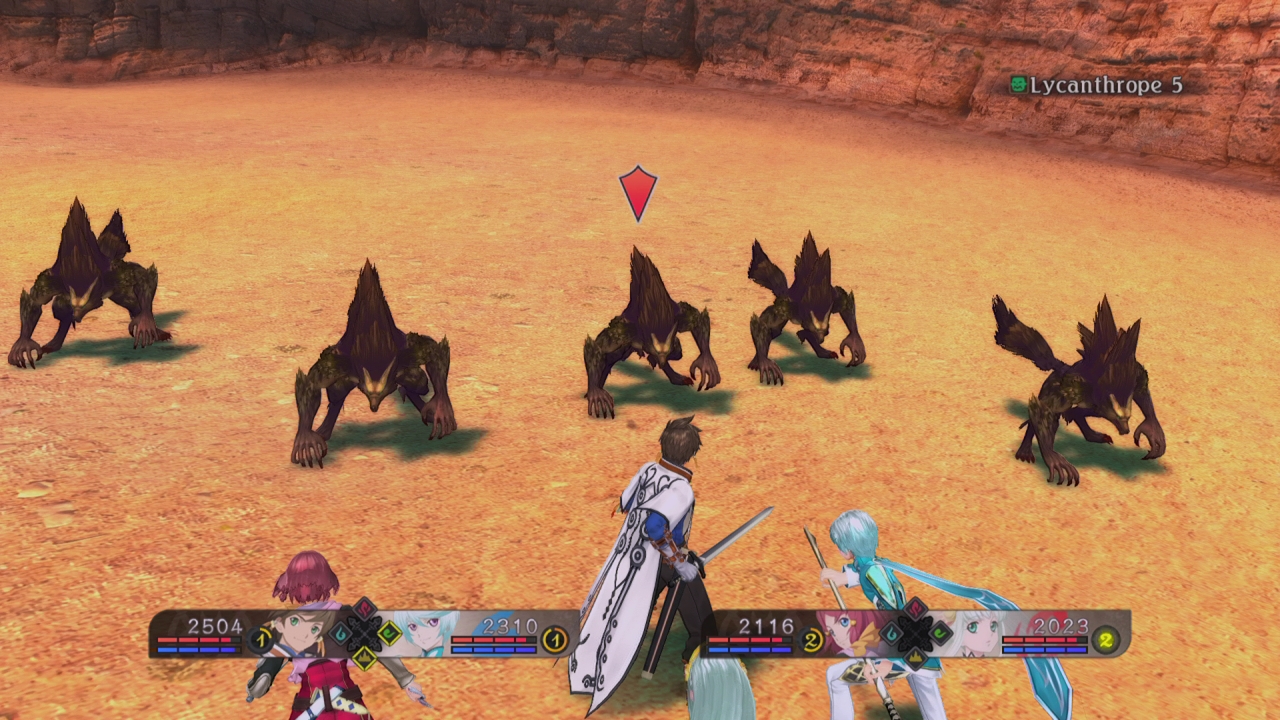
Task: Activate the yellow earth icon beside Sorey
Action: 364,656
